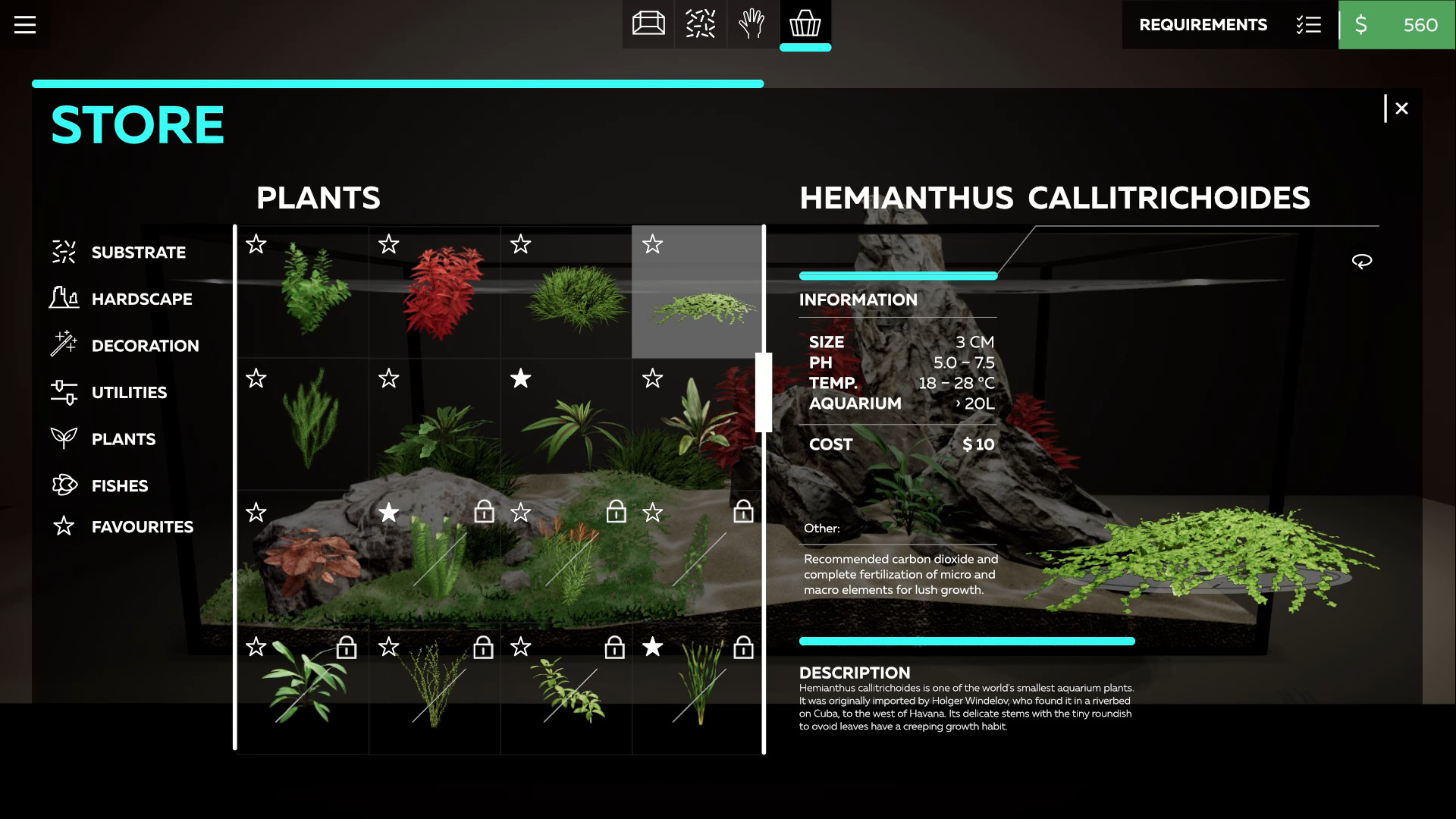Select the Hardscape category icon
The image size is (1456, 819).
64,299
